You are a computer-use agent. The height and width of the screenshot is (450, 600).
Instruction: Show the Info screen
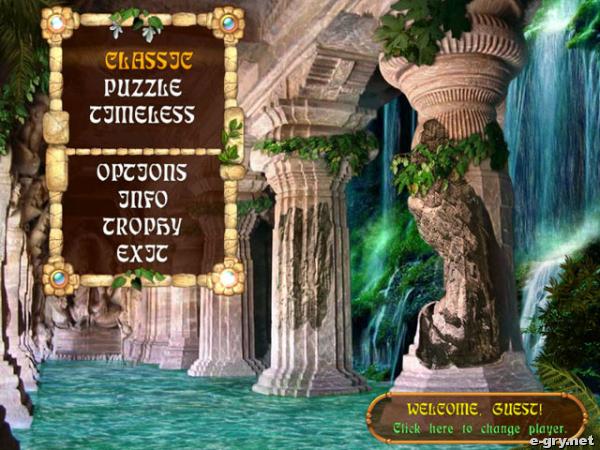pos(141,199)
